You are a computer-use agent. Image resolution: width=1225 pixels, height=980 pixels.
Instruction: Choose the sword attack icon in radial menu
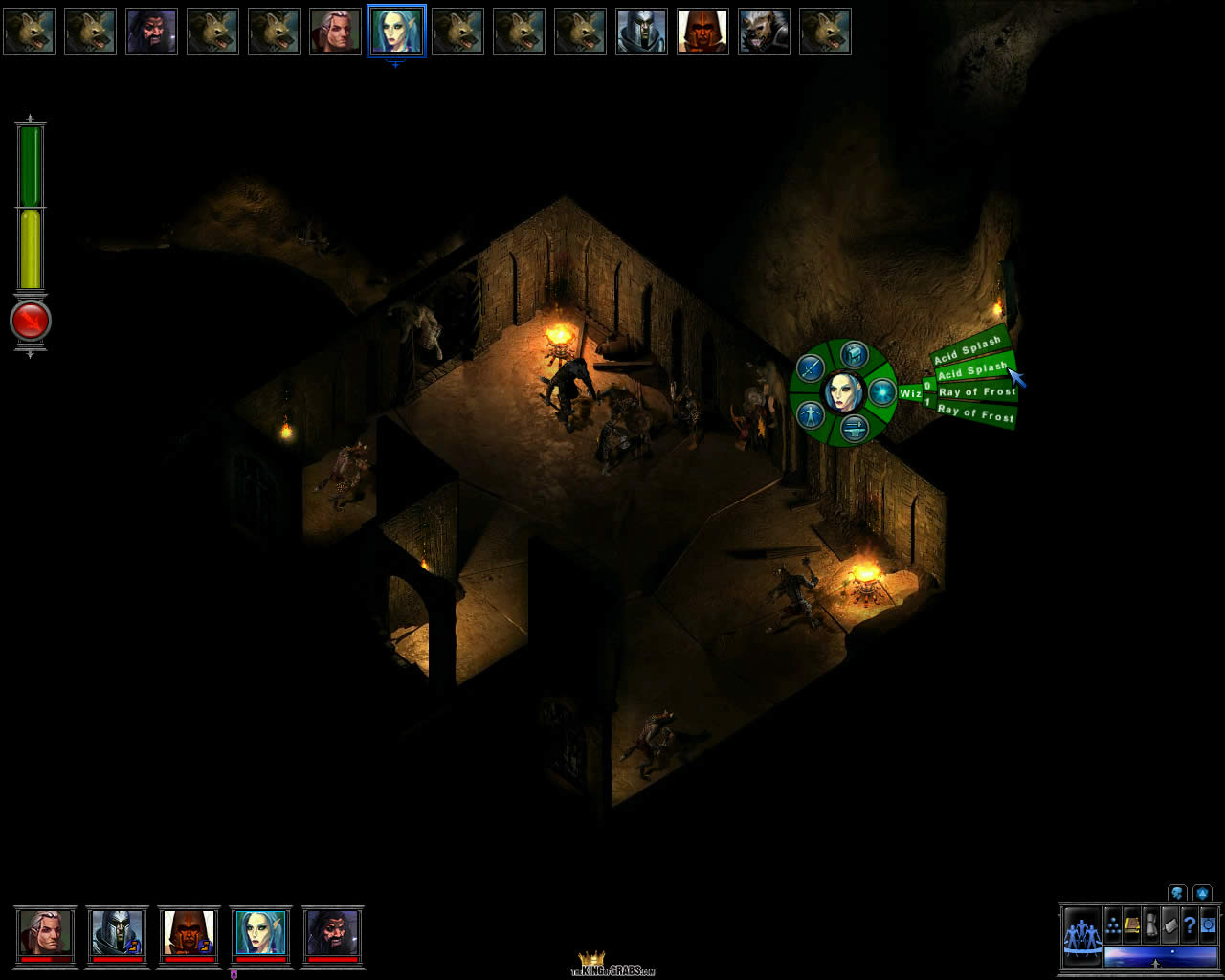pos(812,367)
